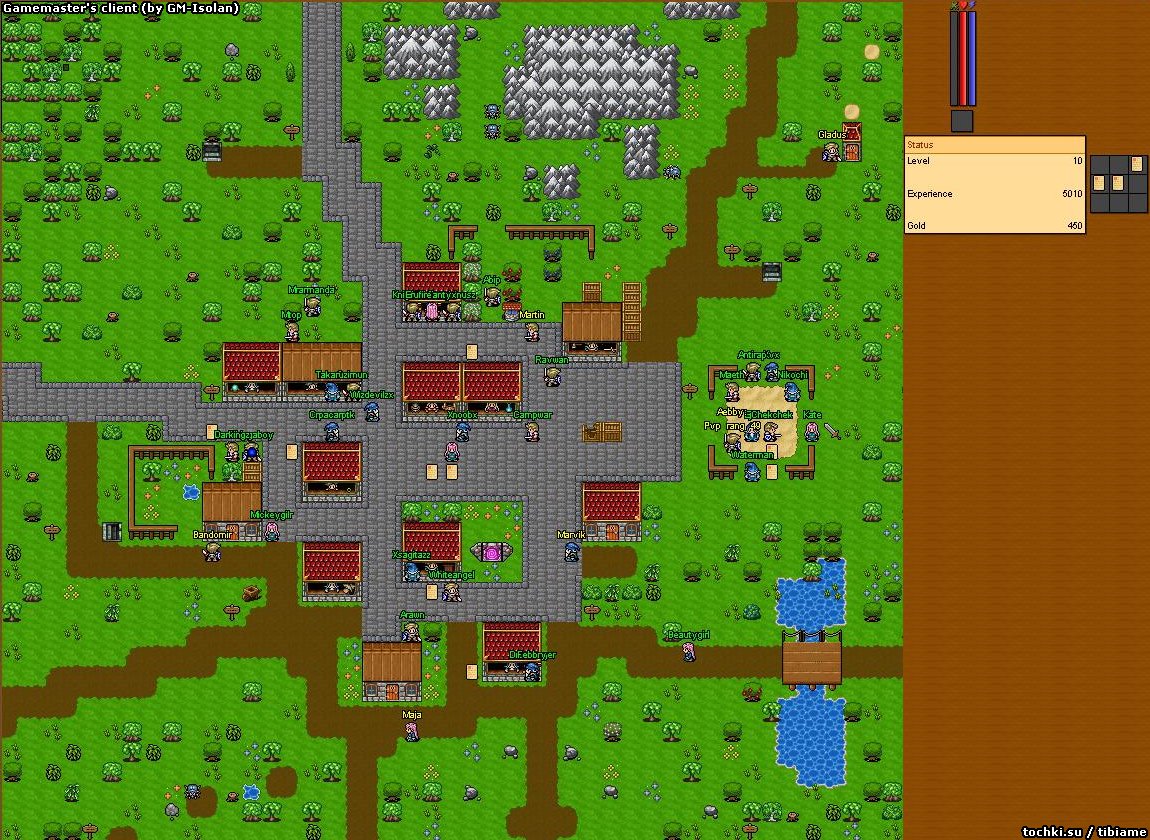Click the Status panel title bar

pyautogui.click(x=994, y=145)
